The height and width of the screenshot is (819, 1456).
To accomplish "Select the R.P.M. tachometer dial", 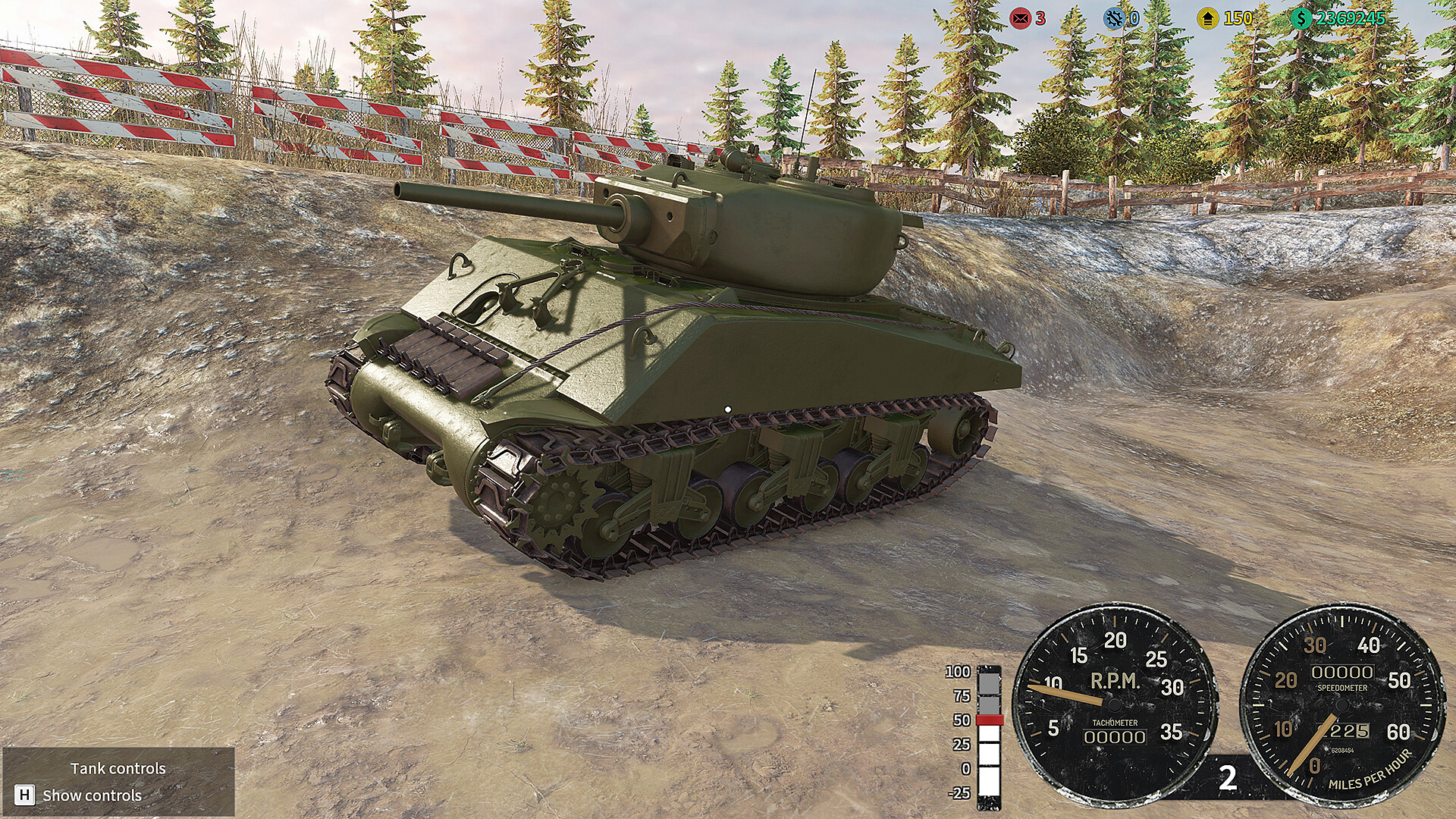I will (x=1112, y=702).
